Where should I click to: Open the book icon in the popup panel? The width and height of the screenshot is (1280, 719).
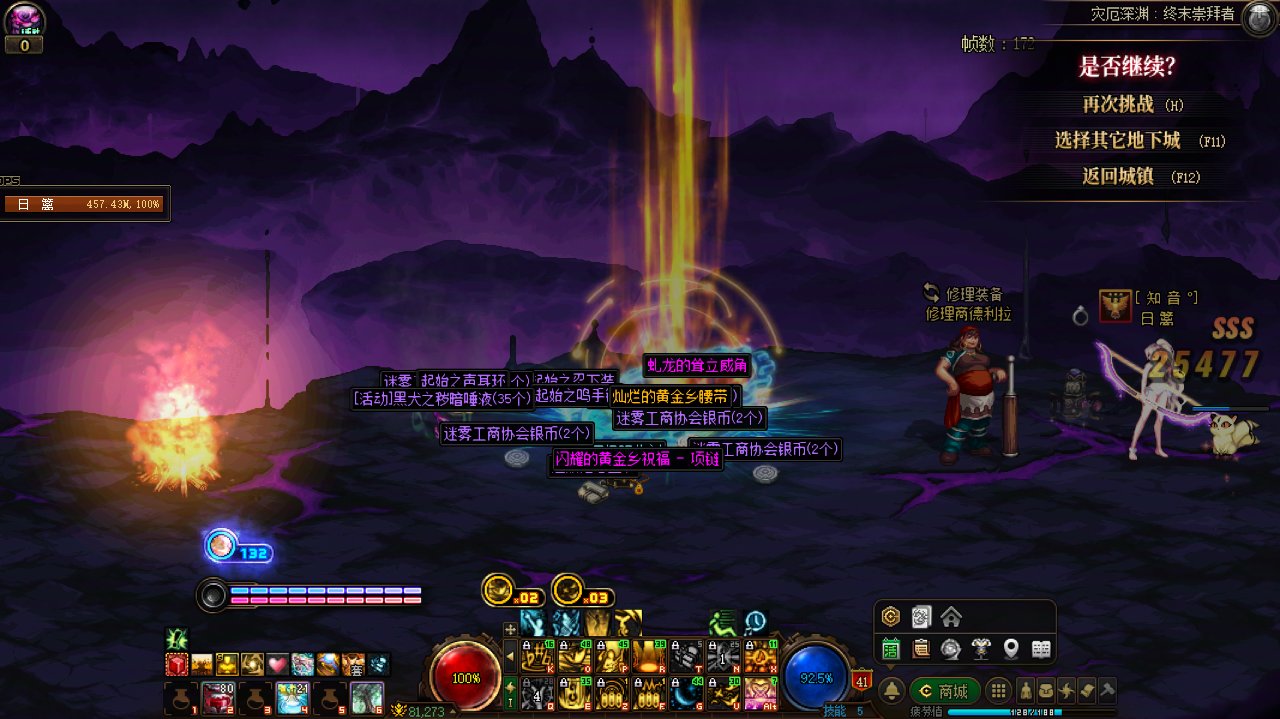coord(1041,649)
